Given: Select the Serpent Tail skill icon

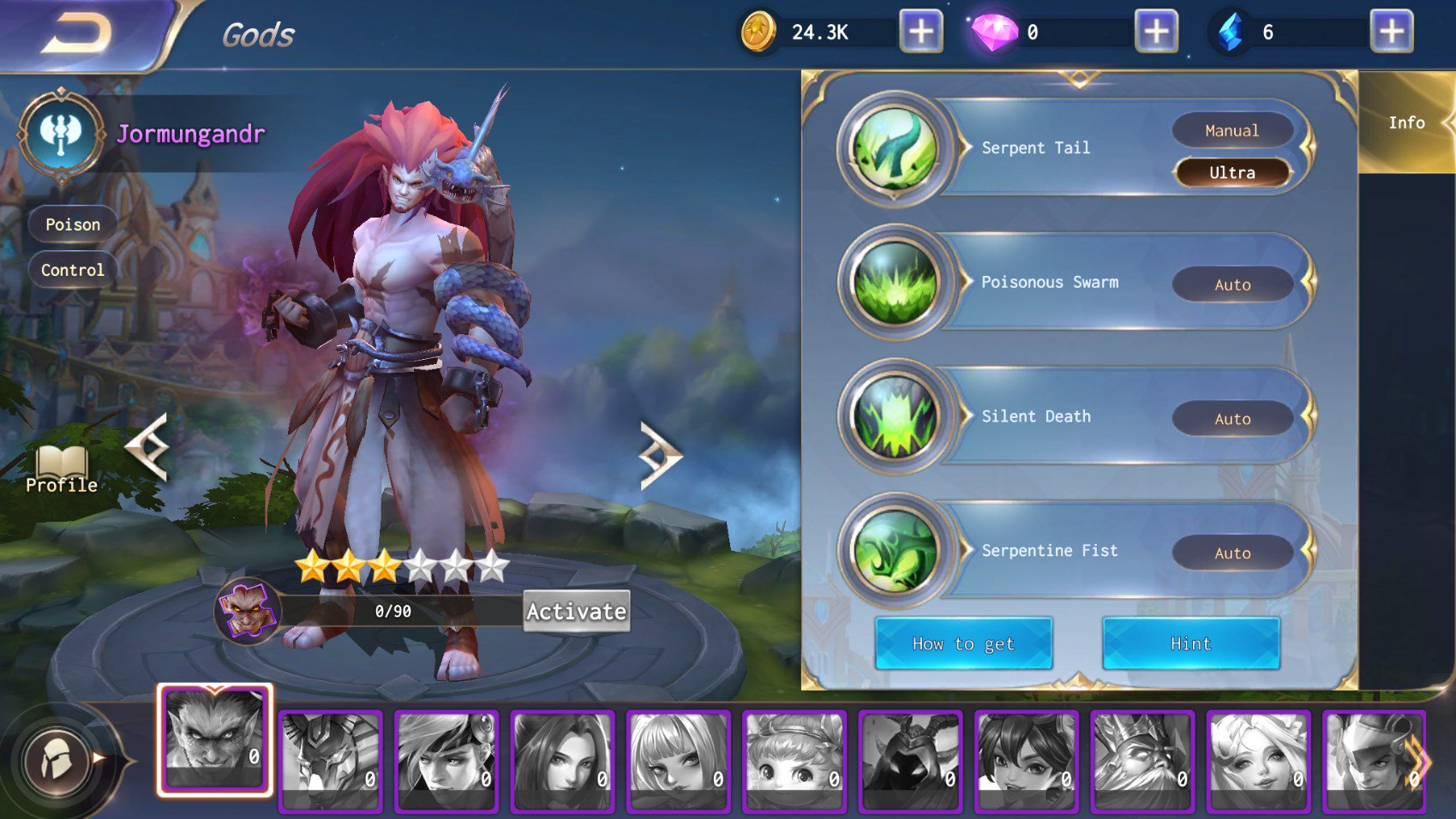Looking at the screenshot, I should (x=894, y=149).
